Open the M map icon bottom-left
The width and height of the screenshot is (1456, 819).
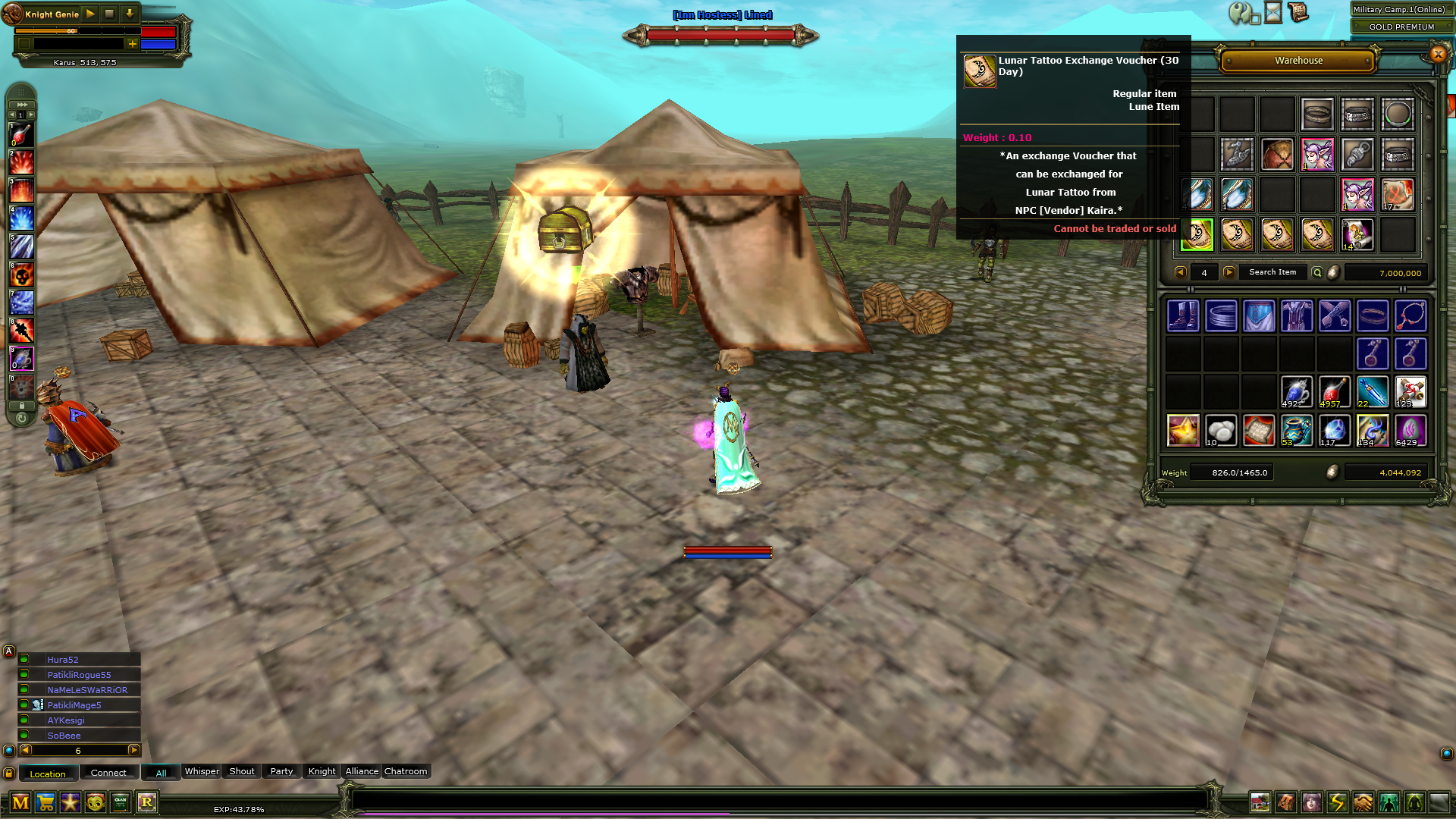[x=20, y=802]
